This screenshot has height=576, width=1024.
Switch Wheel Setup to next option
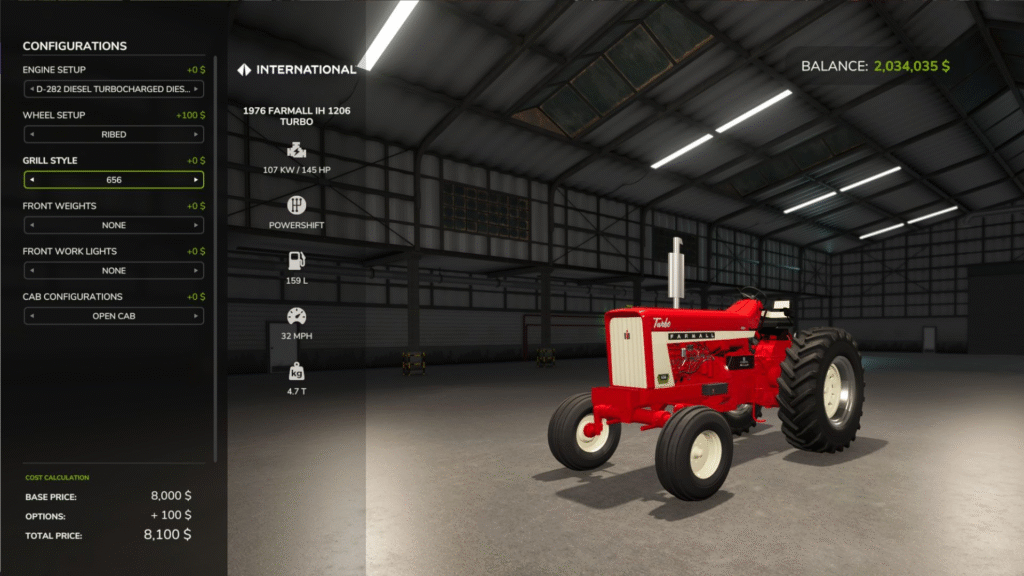coord(196,134)
